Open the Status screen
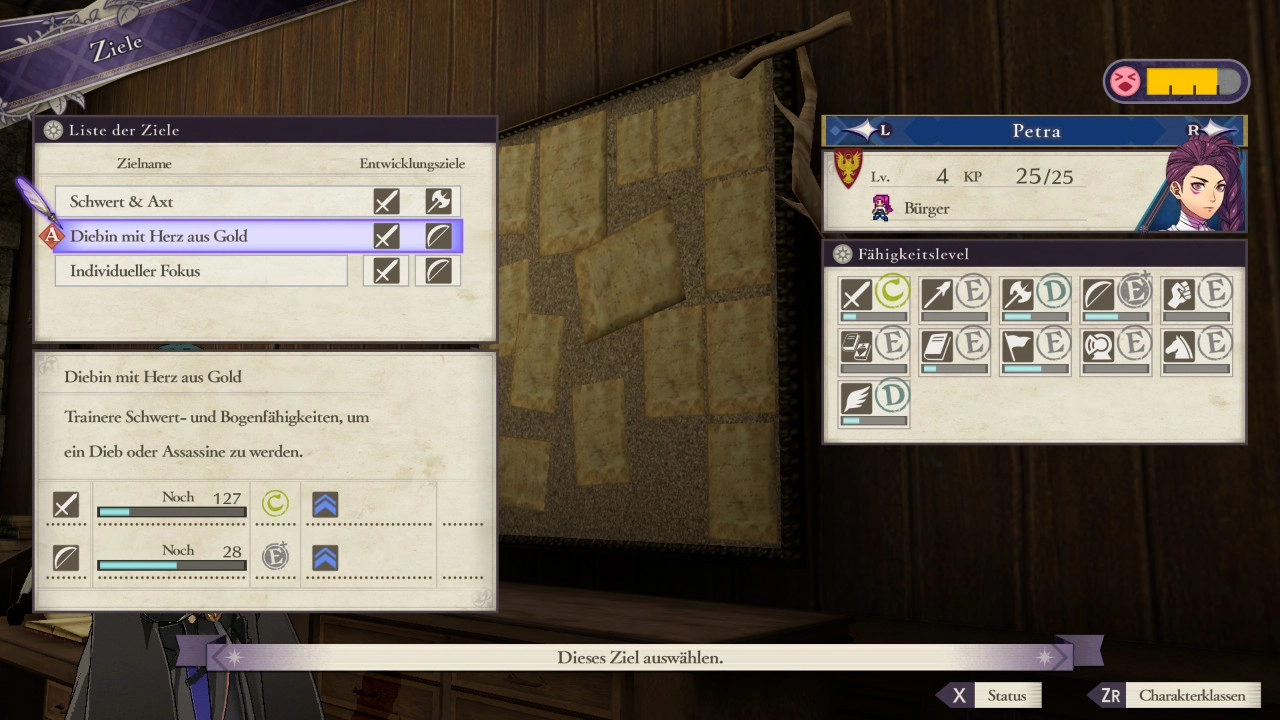 click(990, 696)
